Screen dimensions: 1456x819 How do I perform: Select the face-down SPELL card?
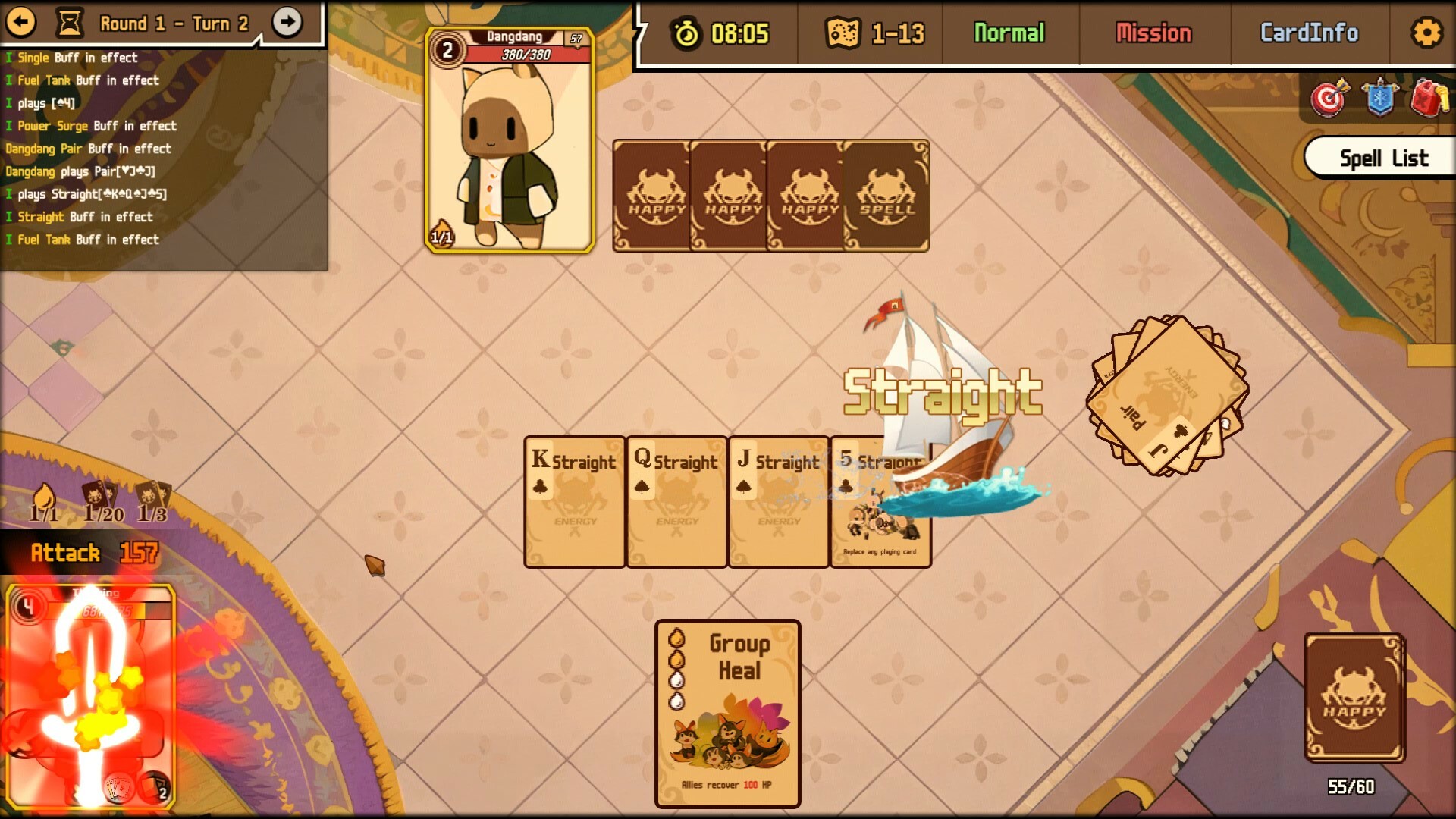coord(885,195)
